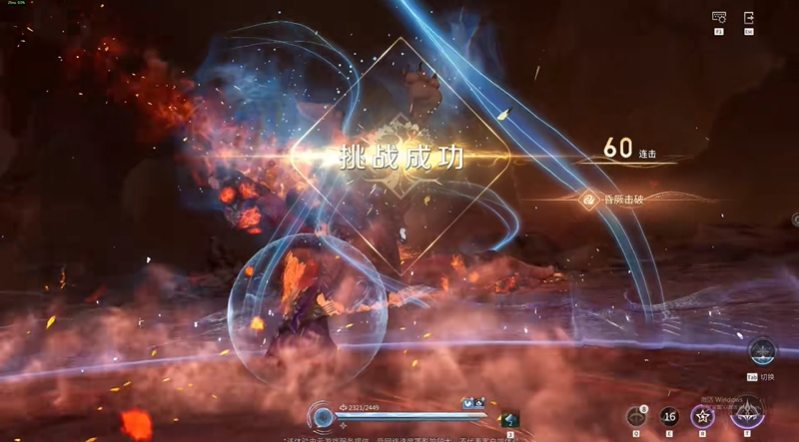Open the keyboard settings icon
The width and height of the screenshot is (799, 442).
[x=719, y=18]
